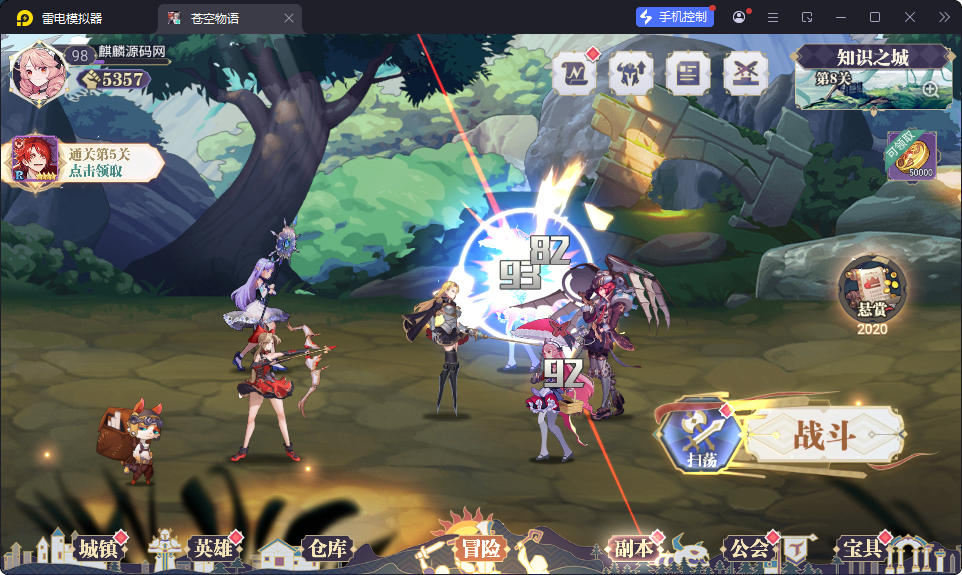Open the 仓库 warehouse tab

pos(327,548)
